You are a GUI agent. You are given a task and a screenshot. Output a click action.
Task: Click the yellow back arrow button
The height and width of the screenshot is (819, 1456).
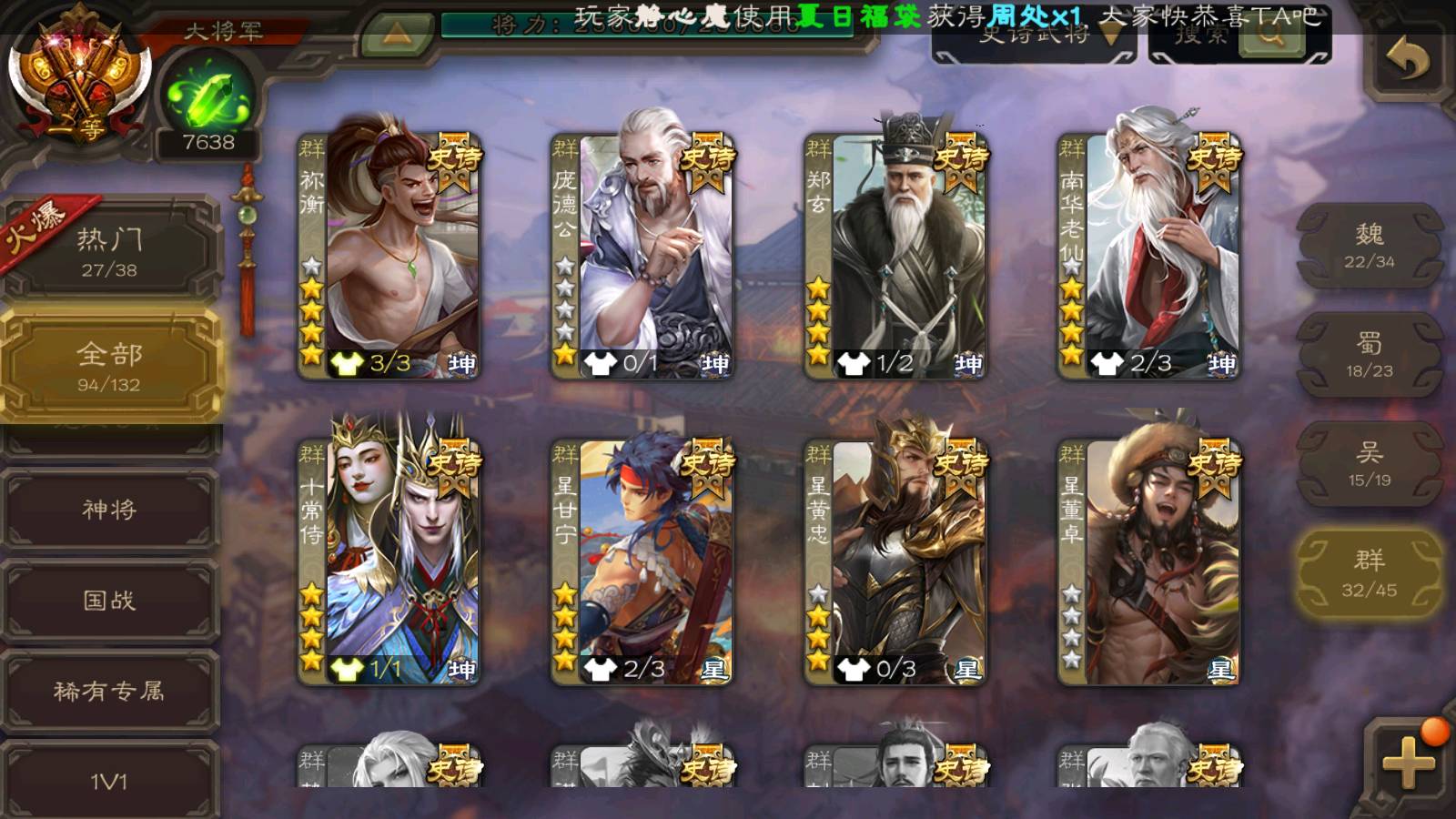tap(1407, 62)
